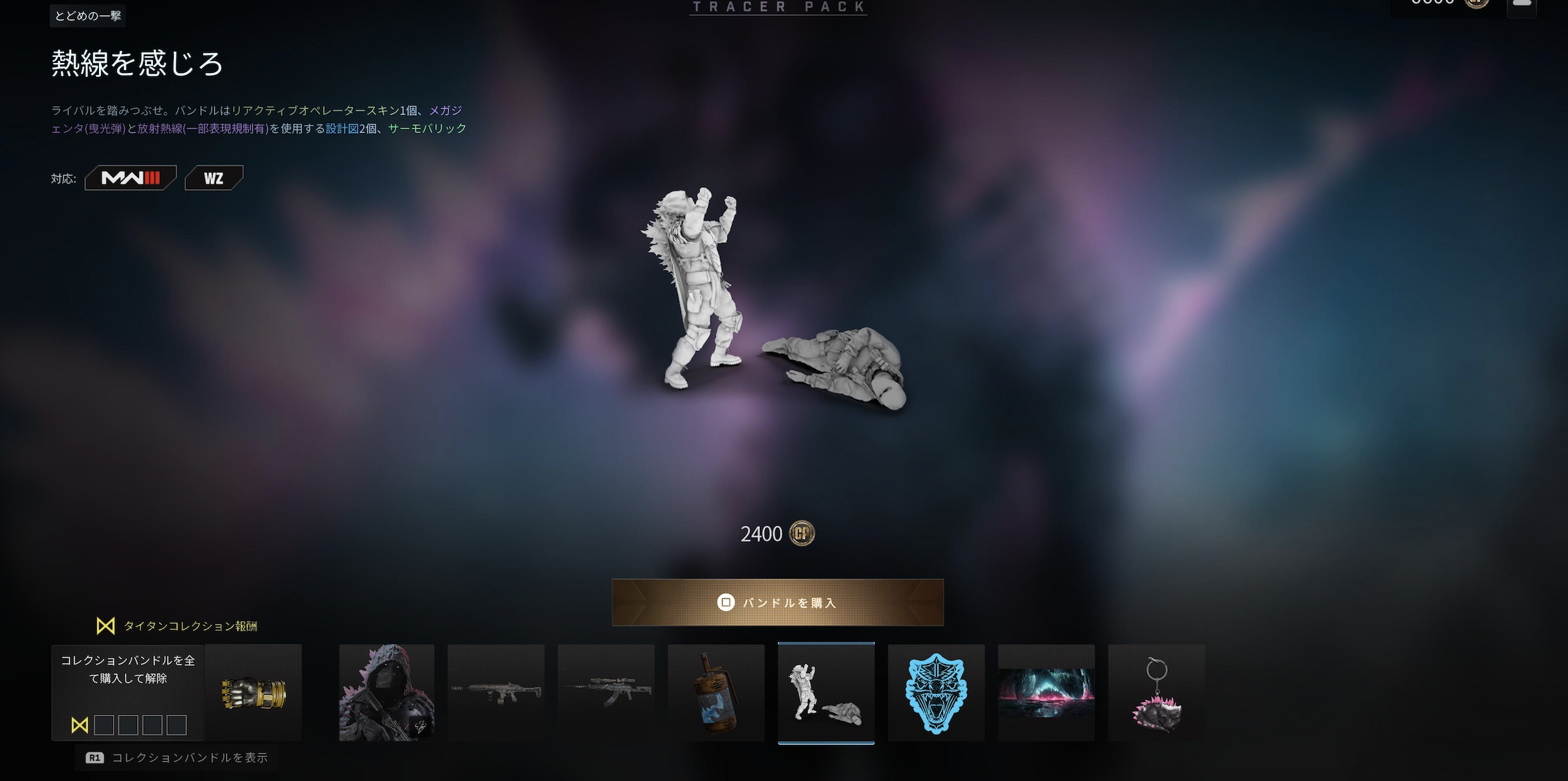
Task: Show the collection bundles
Action: click(177, 758)
